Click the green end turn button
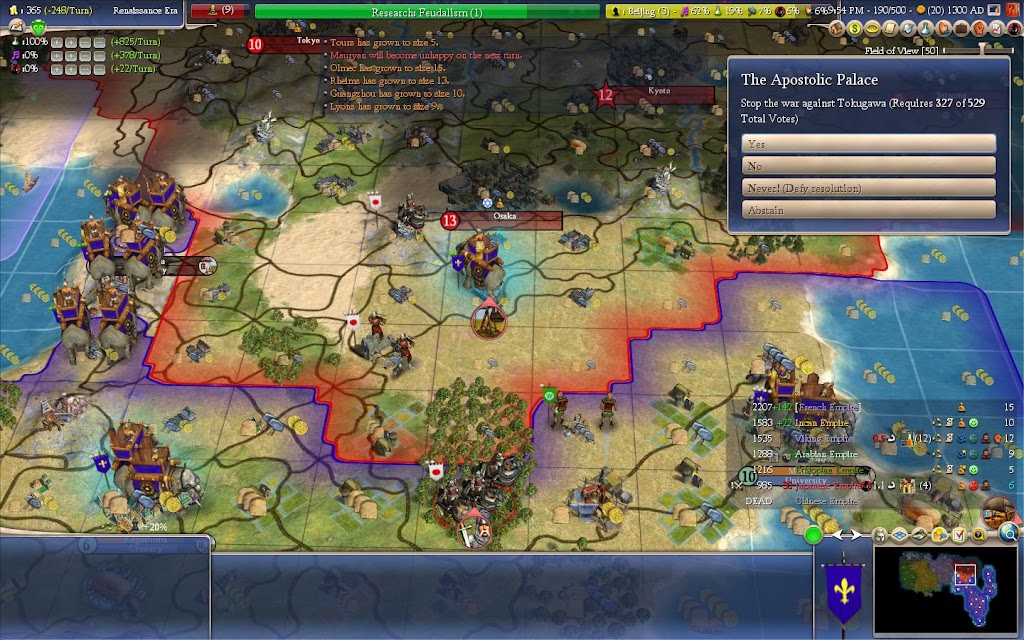 pyautogui.click(x=814, y=534)
